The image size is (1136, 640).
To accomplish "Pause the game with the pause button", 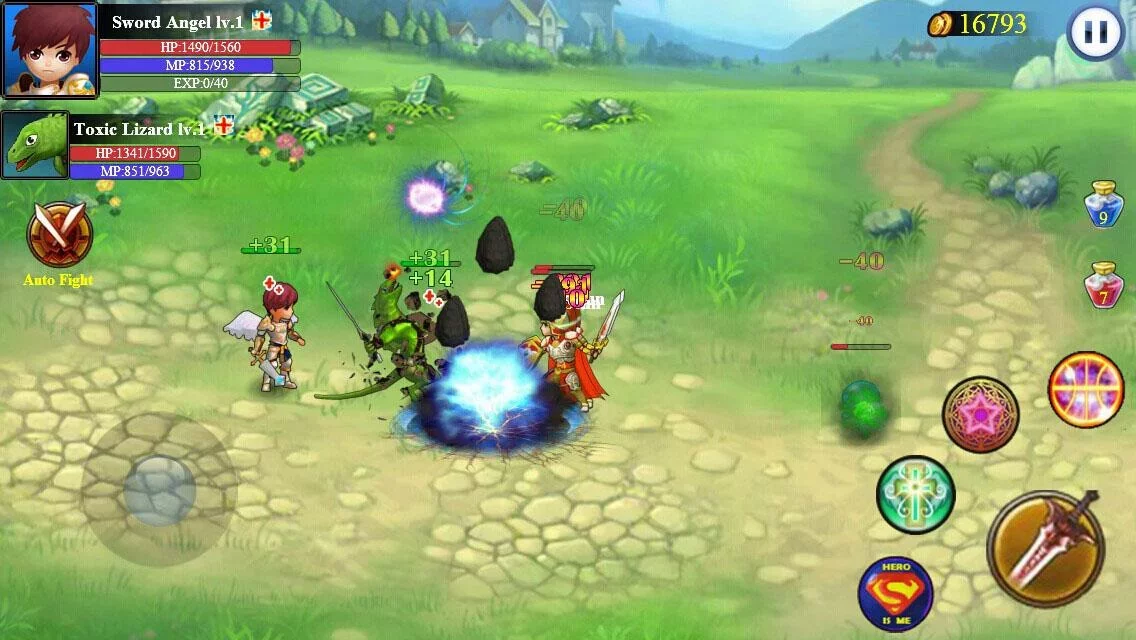I will [x=1095, y=33].
